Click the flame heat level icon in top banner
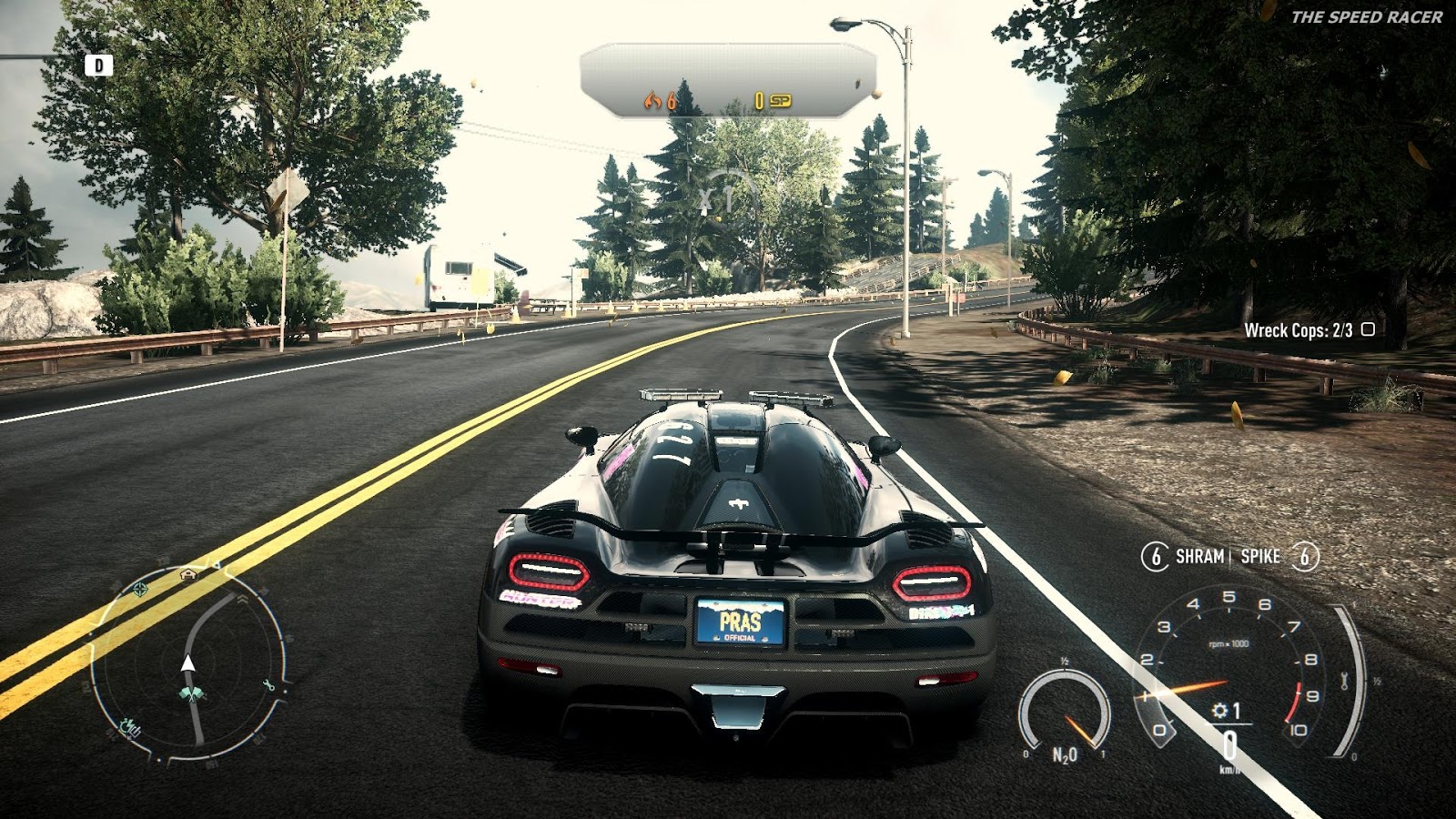Screen dimensions: 1456x819 click(654, 102)
